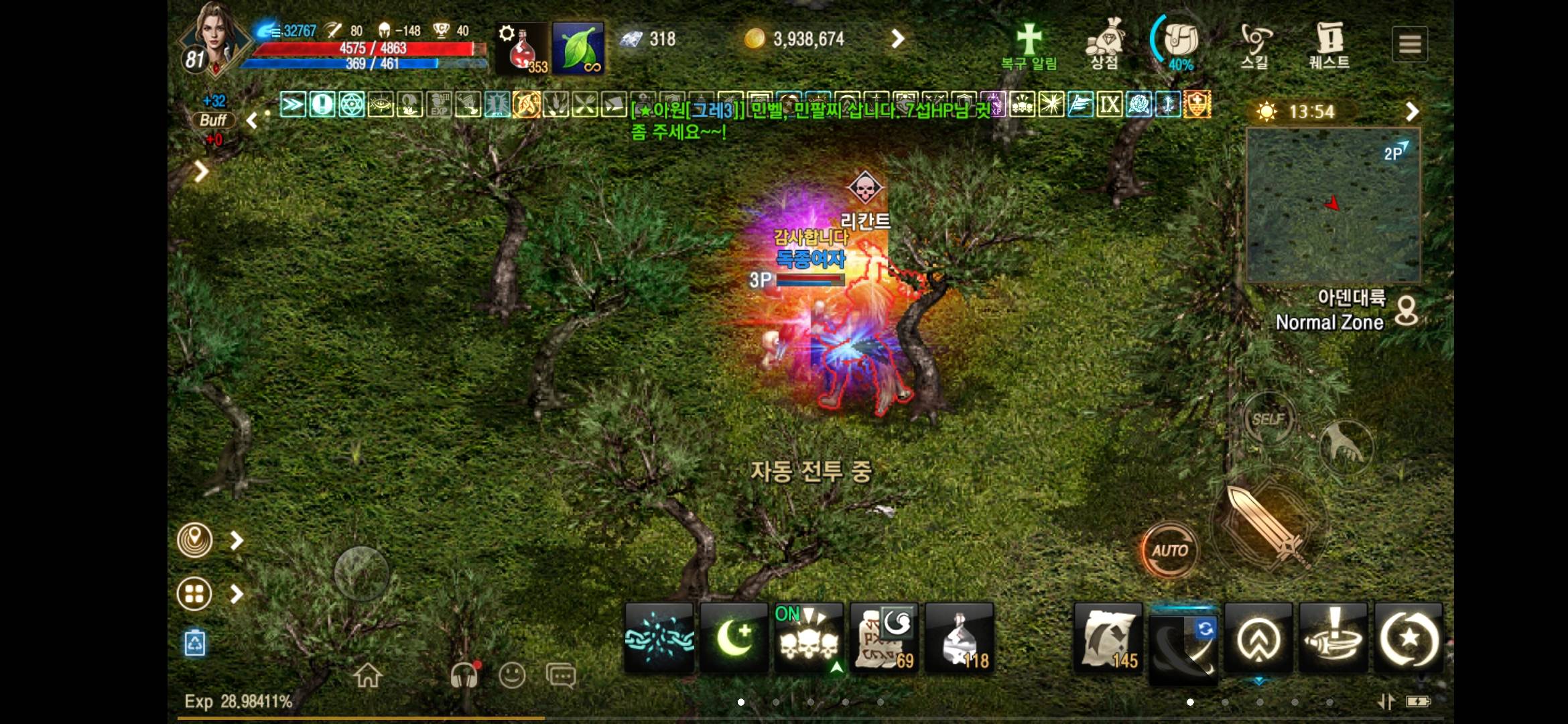Tap the 복구 알림 cross icon
This screenshot has height=724, width=1568.
(x=1030, y=40)
